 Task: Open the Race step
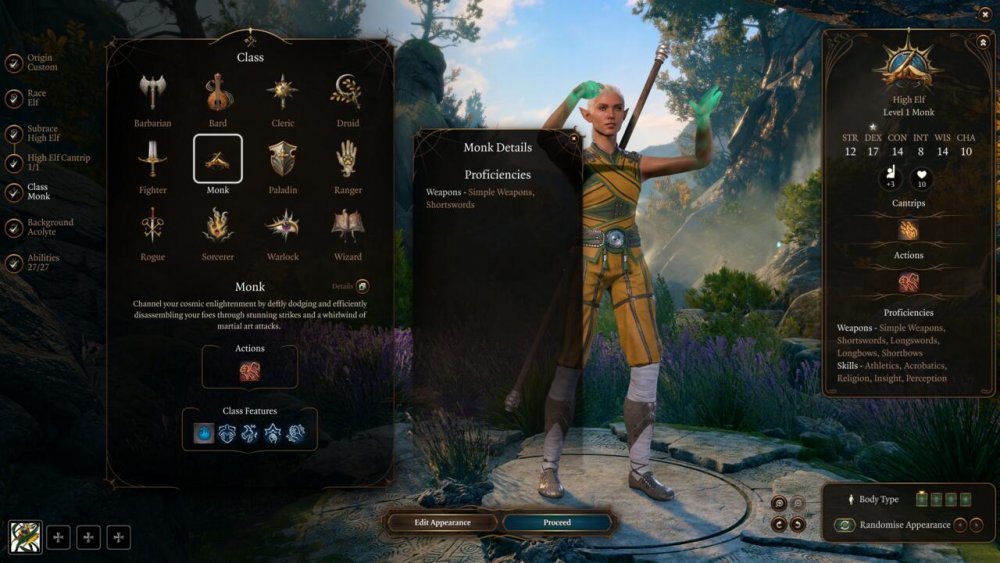click(x=14, y=99)
